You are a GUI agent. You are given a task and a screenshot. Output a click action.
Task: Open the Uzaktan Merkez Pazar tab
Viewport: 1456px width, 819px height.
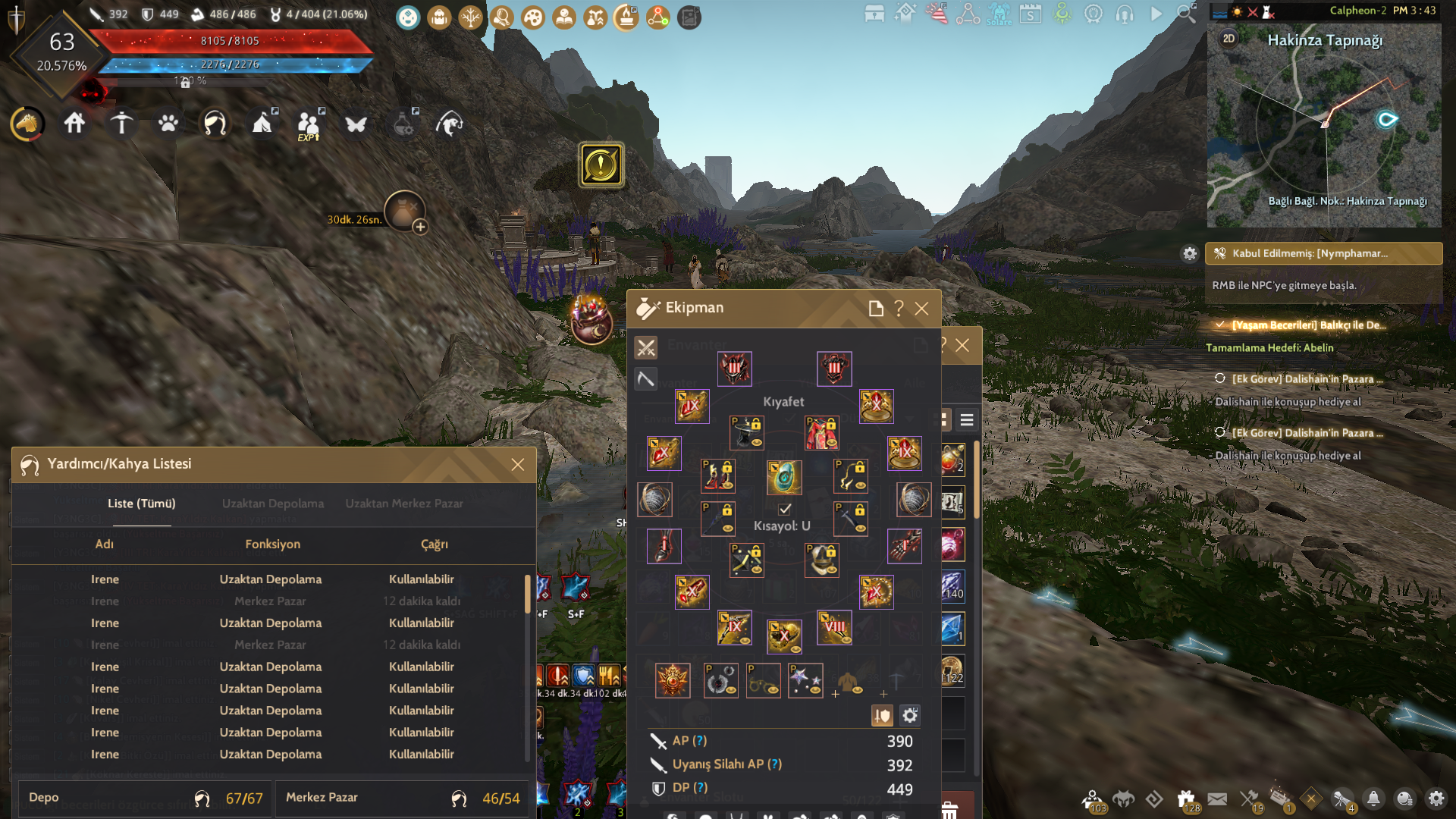click(404, 504)
